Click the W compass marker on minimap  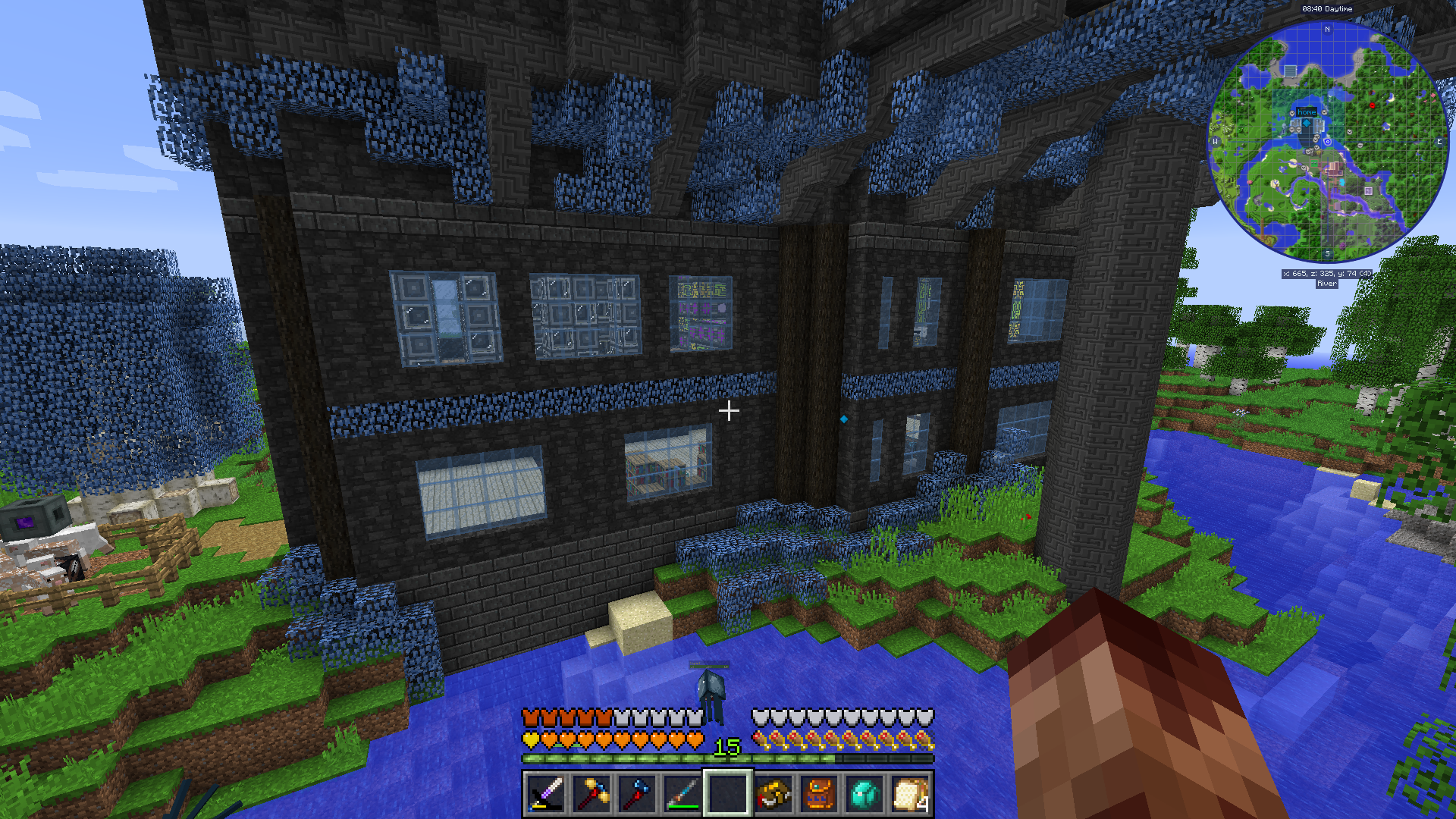(1215, 142)
